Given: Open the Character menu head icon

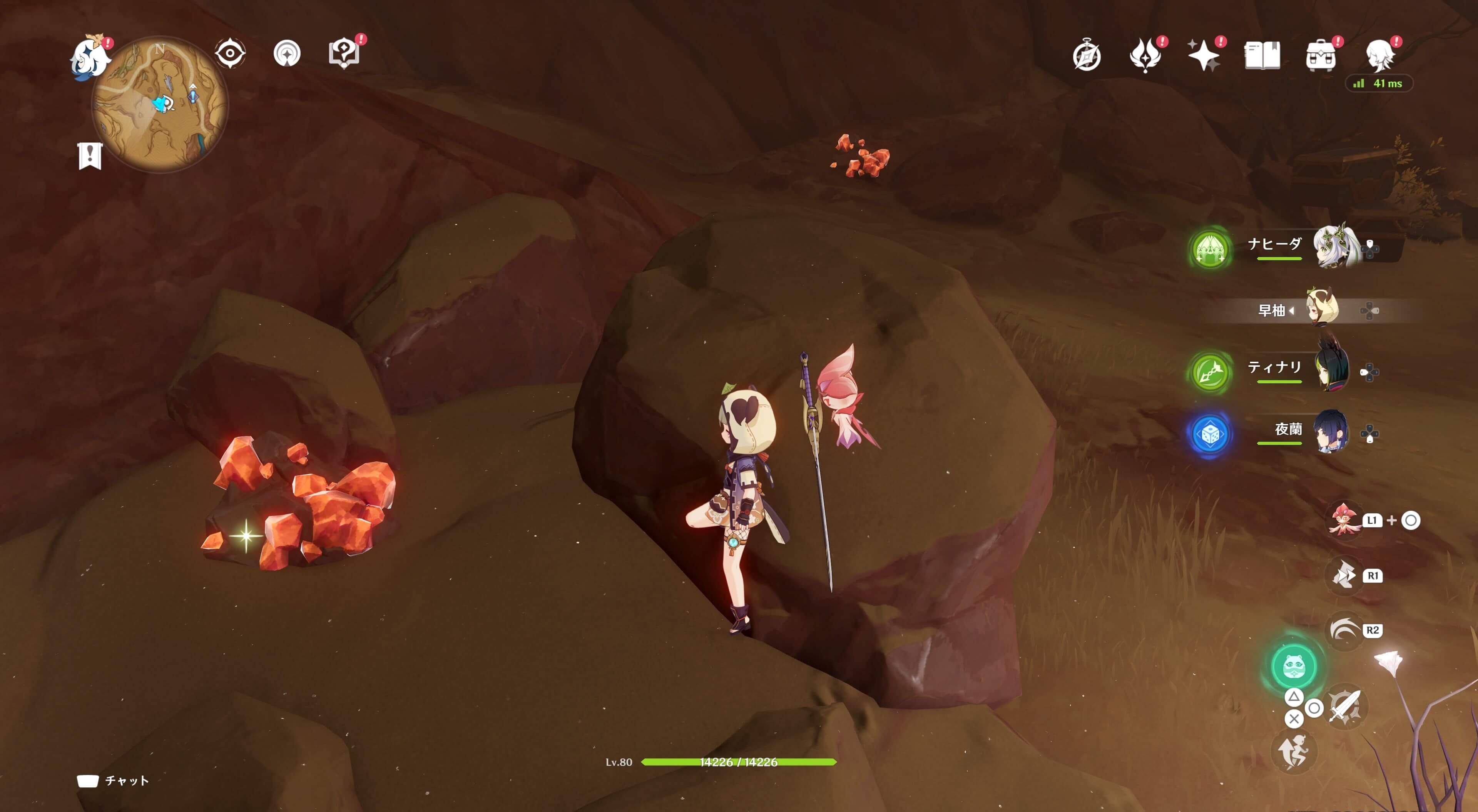Looking at the screenshot, I should click(x=1379, y=56).
